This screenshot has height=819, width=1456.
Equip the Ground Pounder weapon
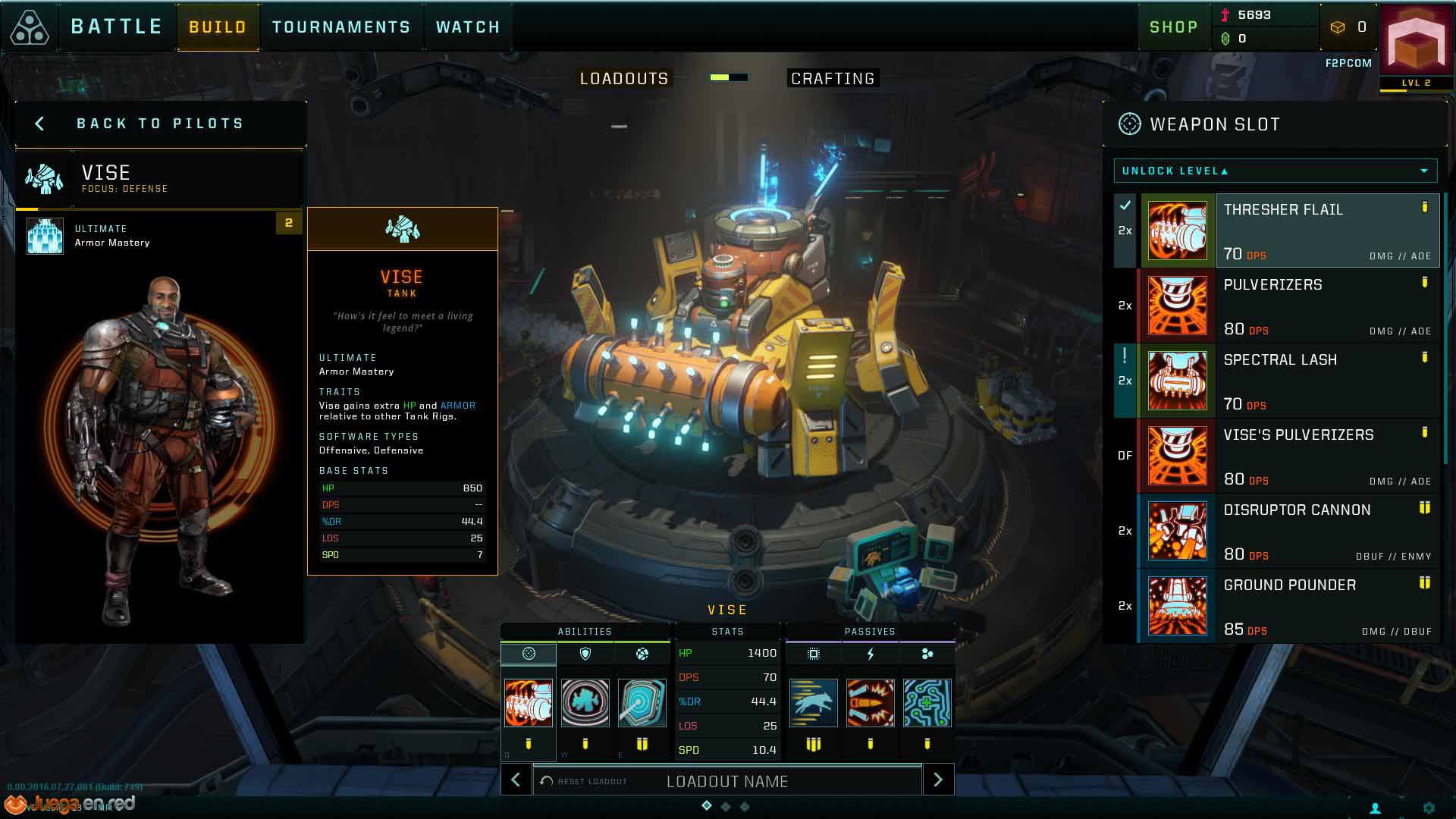(x=1289, y=606)
